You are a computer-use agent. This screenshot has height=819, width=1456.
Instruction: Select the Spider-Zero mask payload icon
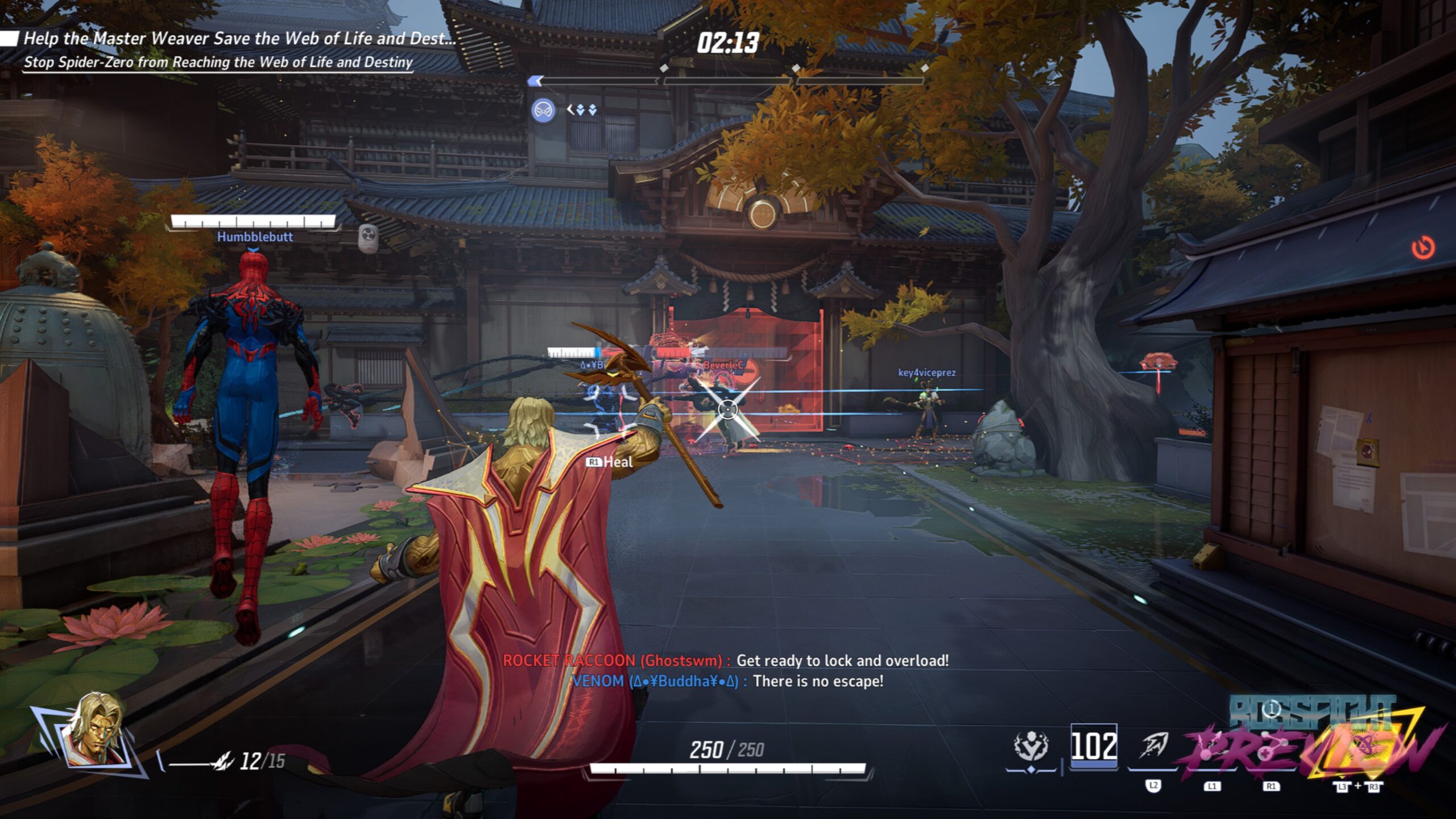(x=543, y=110)
